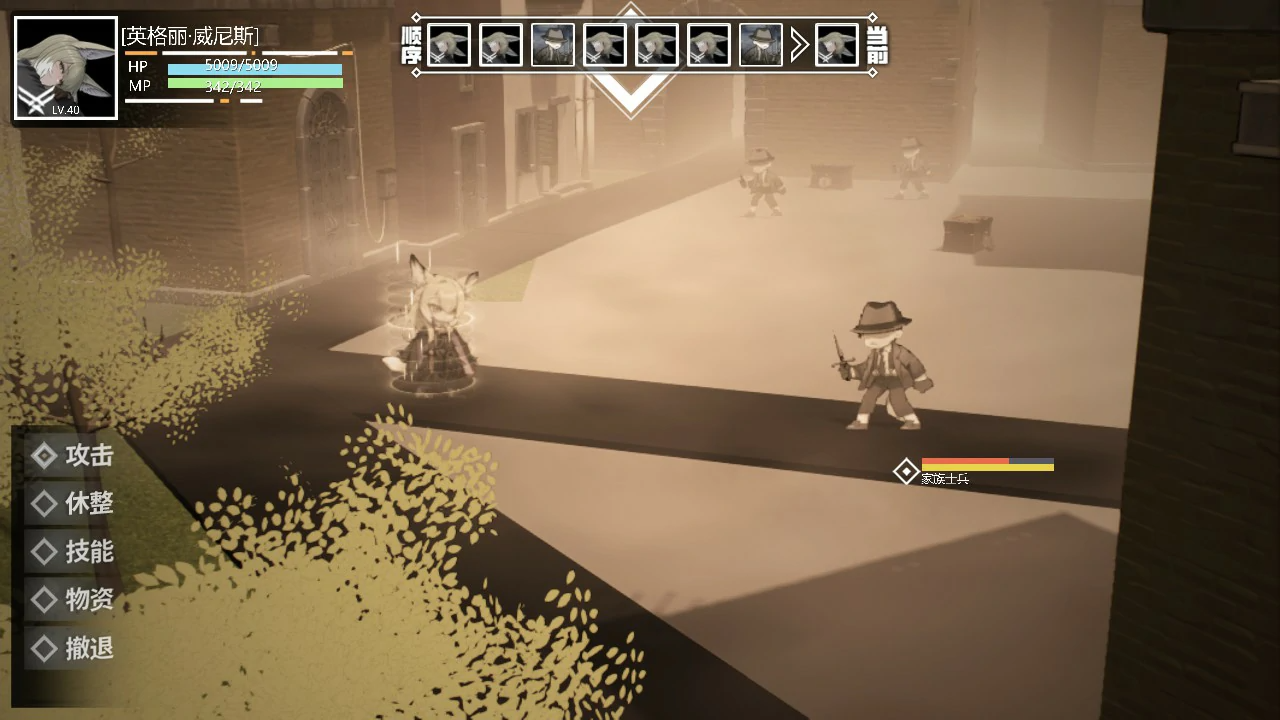Image resolution: width=1280 pixels, height=720 pixels.
Task: Open the 物资 (Supplies) menu
Action: click(73, 600)
